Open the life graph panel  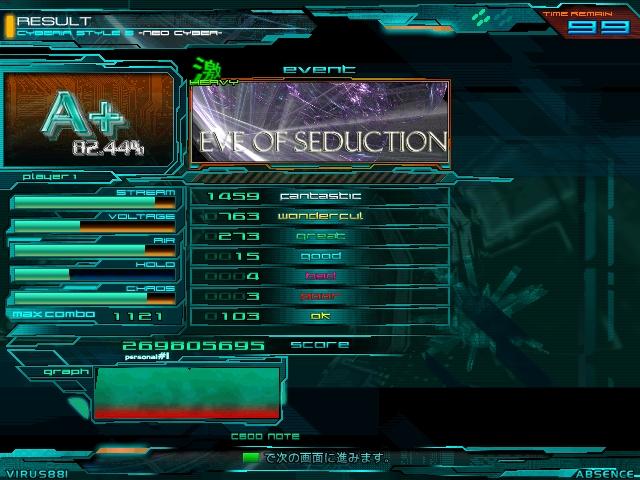187,392
